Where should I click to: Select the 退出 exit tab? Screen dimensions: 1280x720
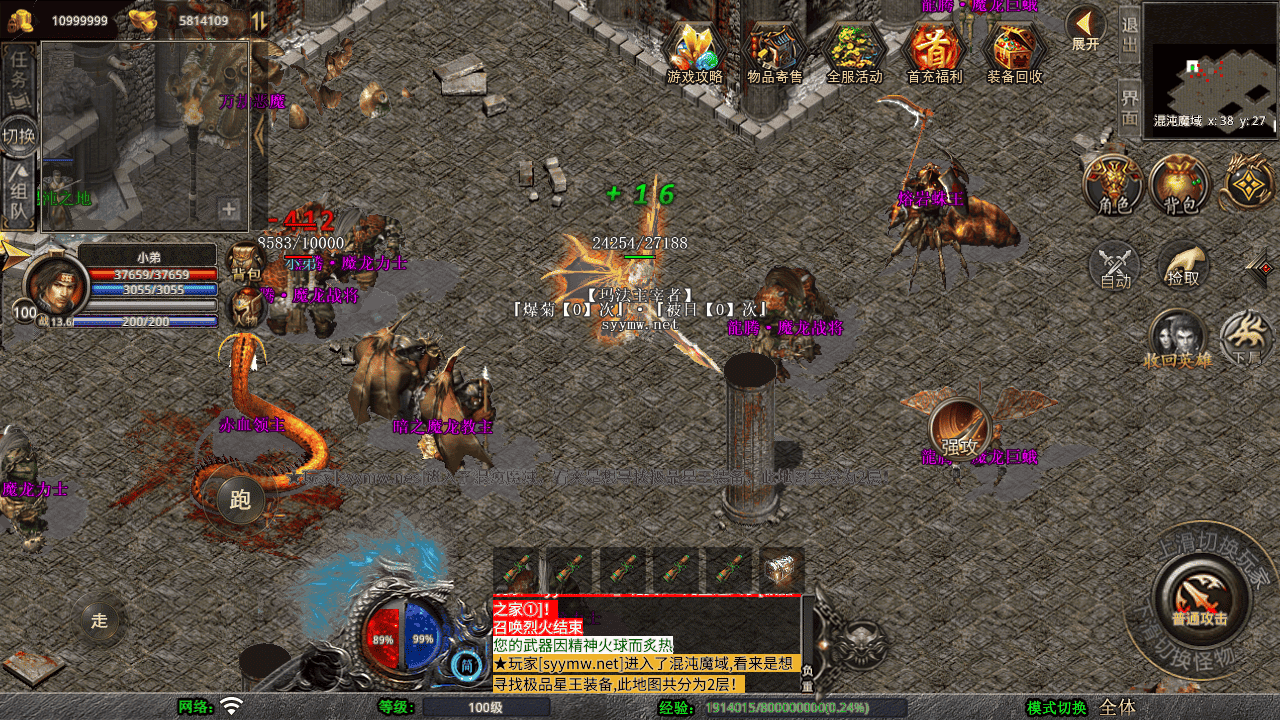point(1129,35)
